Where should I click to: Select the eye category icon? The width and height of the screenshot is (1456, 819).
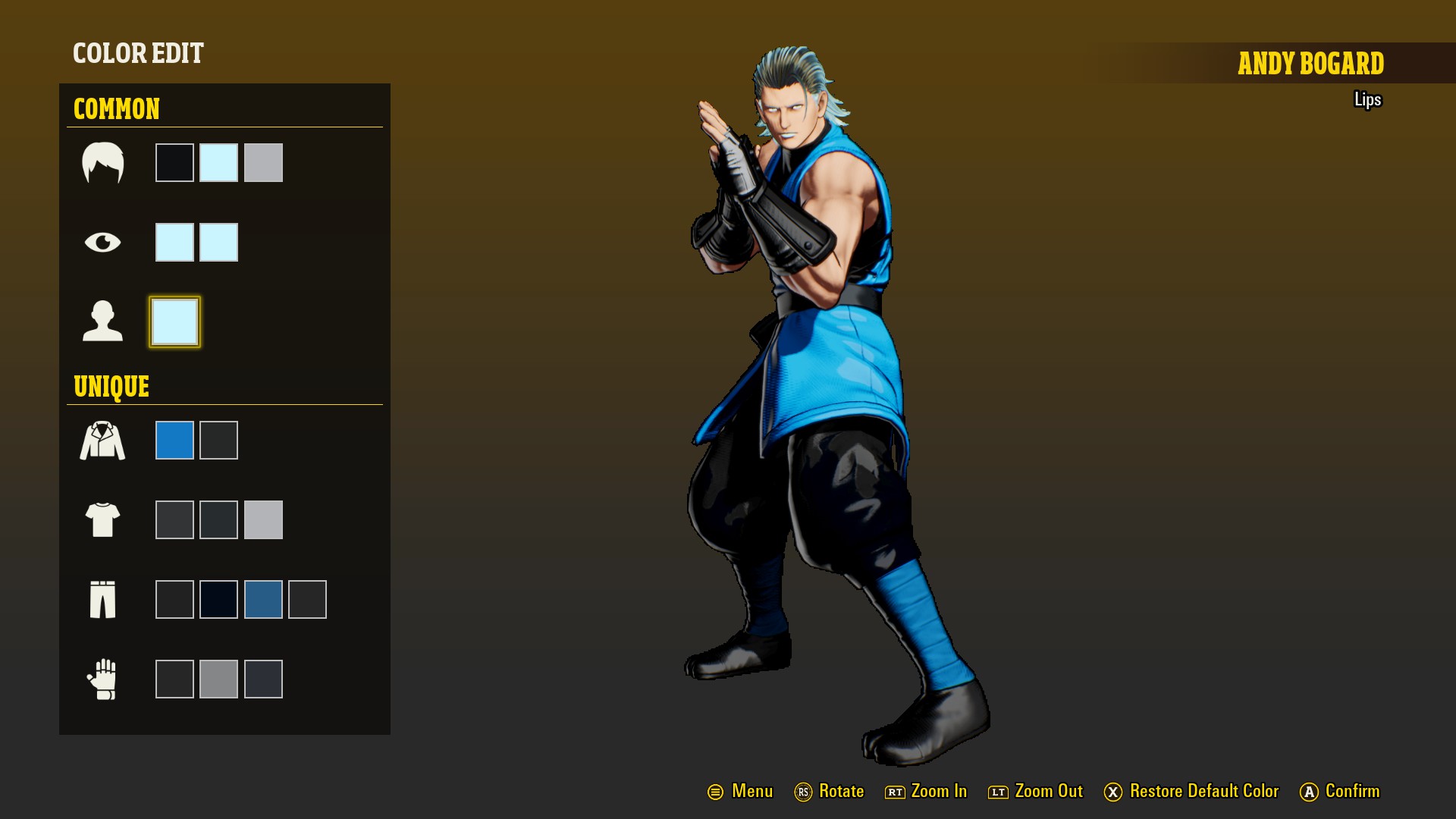[102, 242]
